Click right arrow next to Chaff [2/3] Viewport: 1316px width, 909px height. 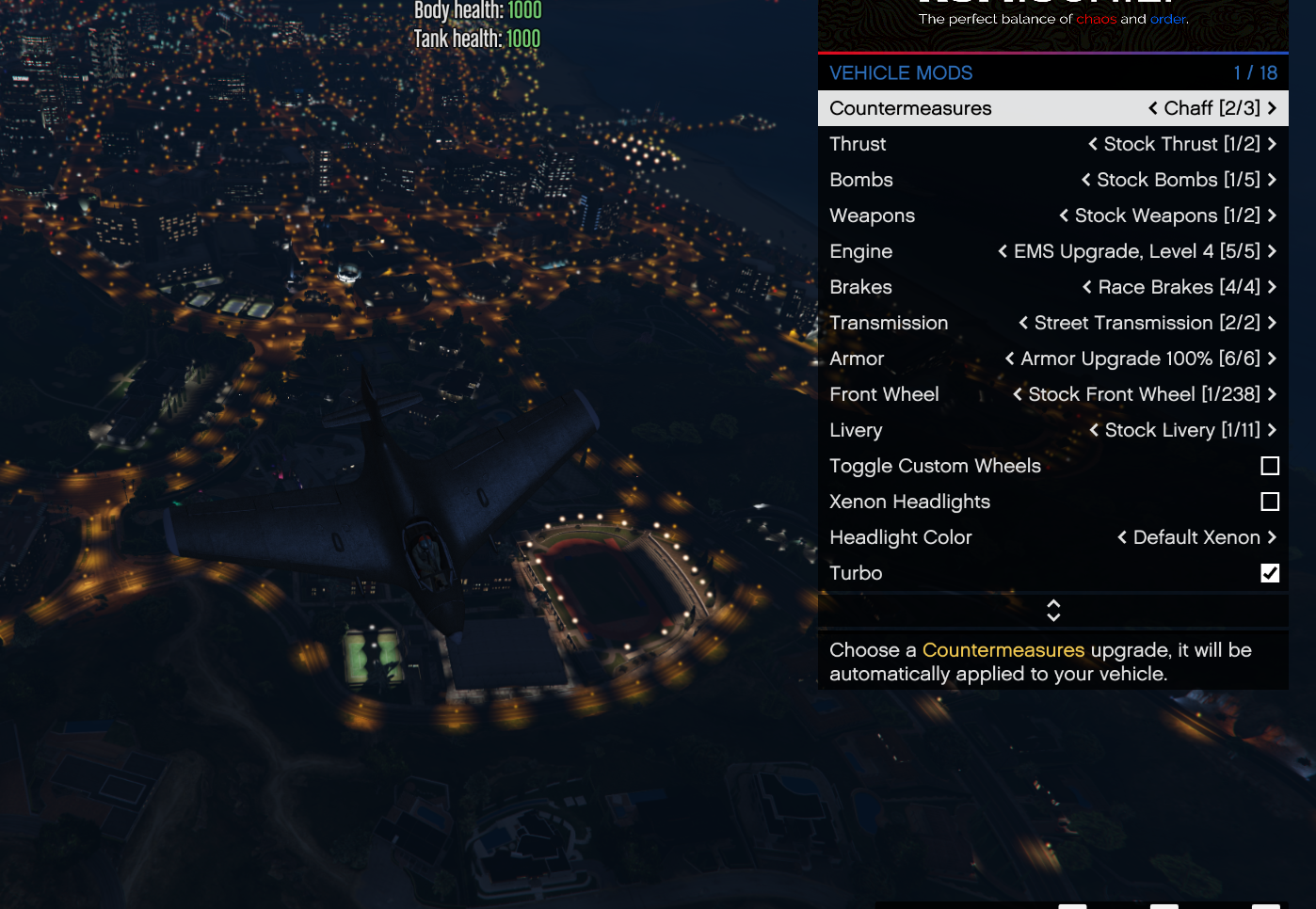[1272, 108]
